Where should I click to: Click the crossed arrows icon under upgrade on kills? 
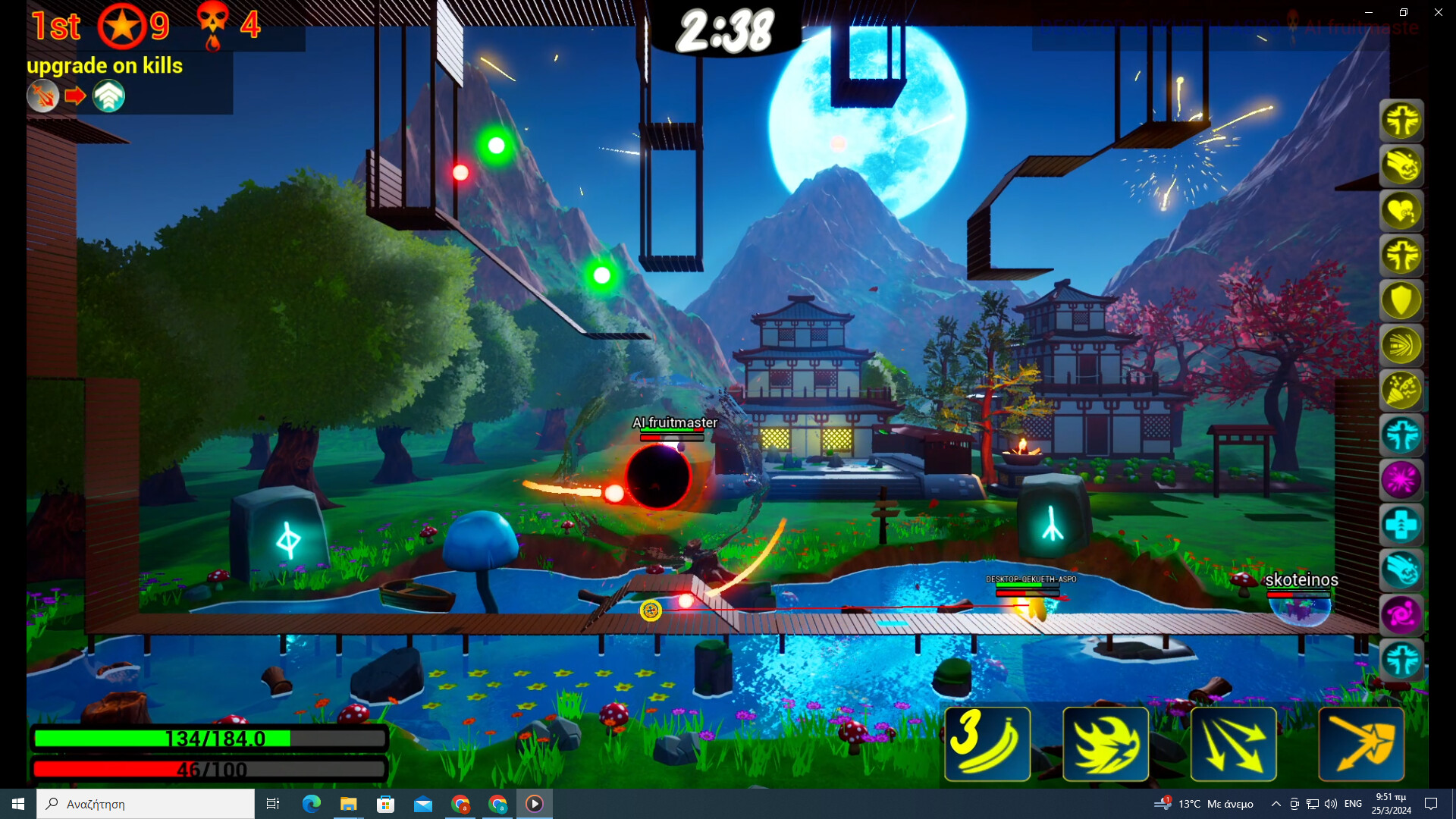[x=43, y=96]
